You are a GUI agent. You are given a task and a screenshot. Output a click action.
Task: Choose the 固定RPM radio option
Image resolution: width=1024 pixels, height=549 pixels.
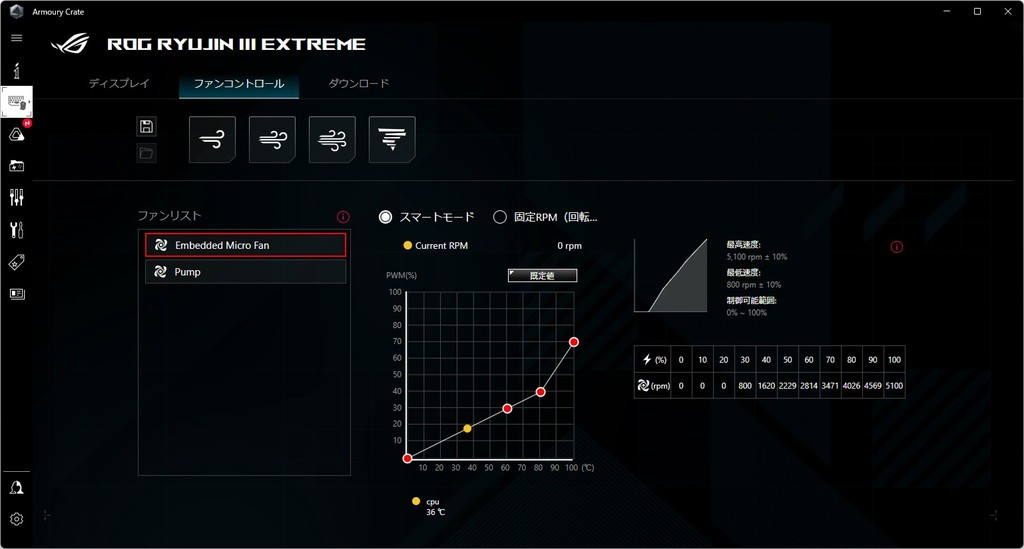point(500,217)
